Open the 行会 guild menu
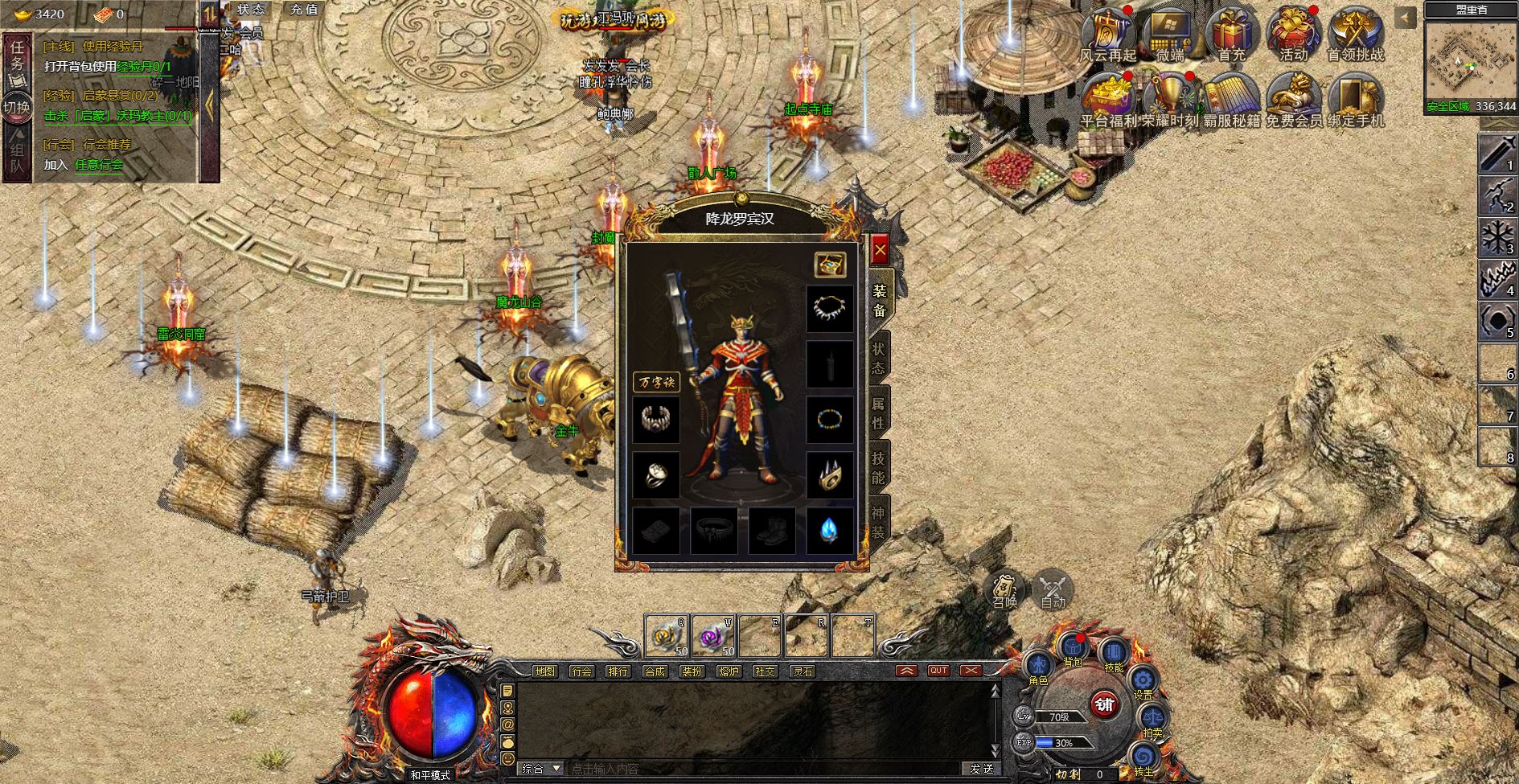1519x784 pixels. [581, 671]
